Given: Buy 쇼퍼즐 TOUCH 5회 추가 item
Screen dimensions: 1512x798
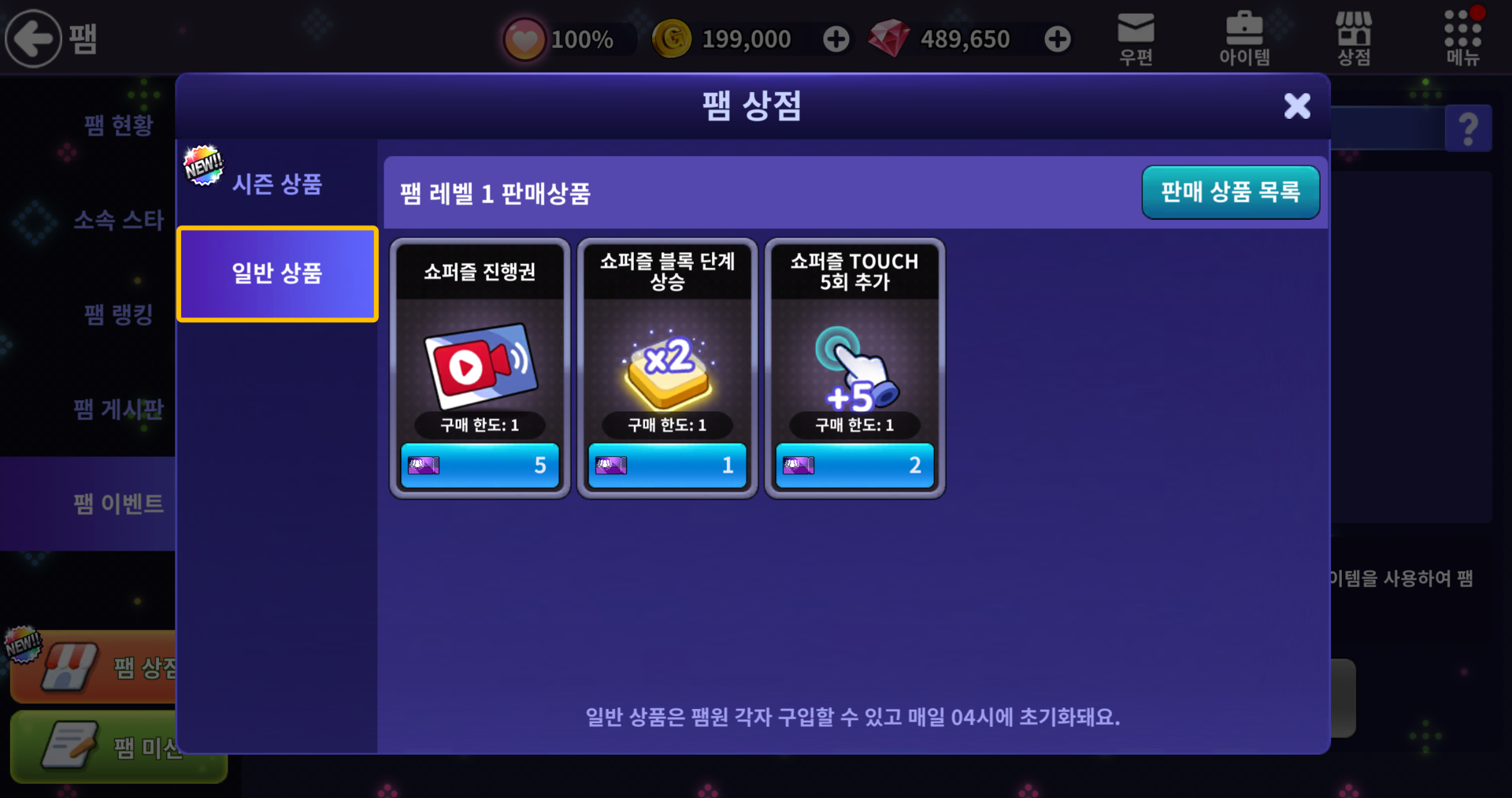Looking at the screenshot, I should coord(854,465).
